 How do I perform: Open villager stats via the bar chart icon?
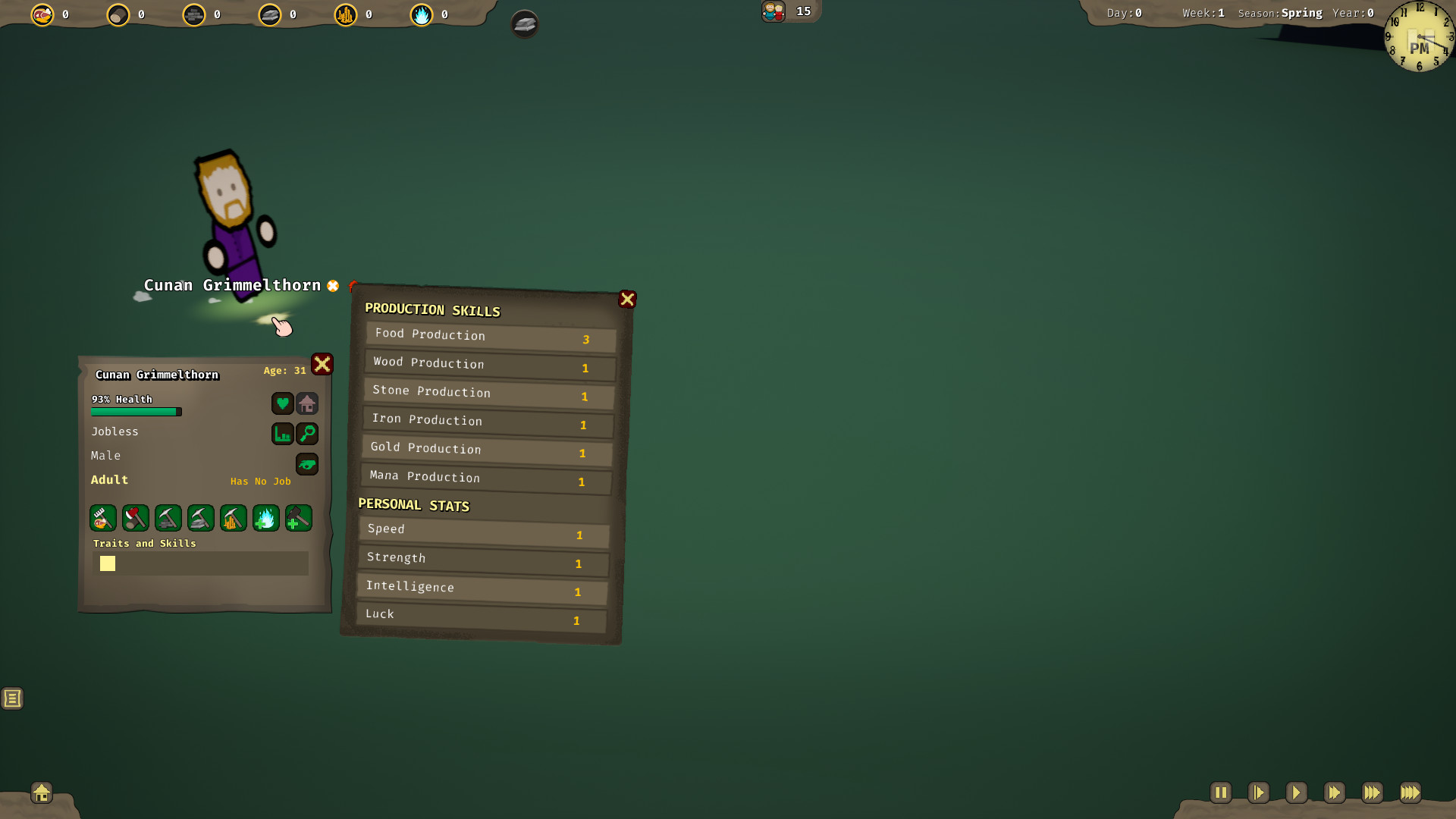283,434
